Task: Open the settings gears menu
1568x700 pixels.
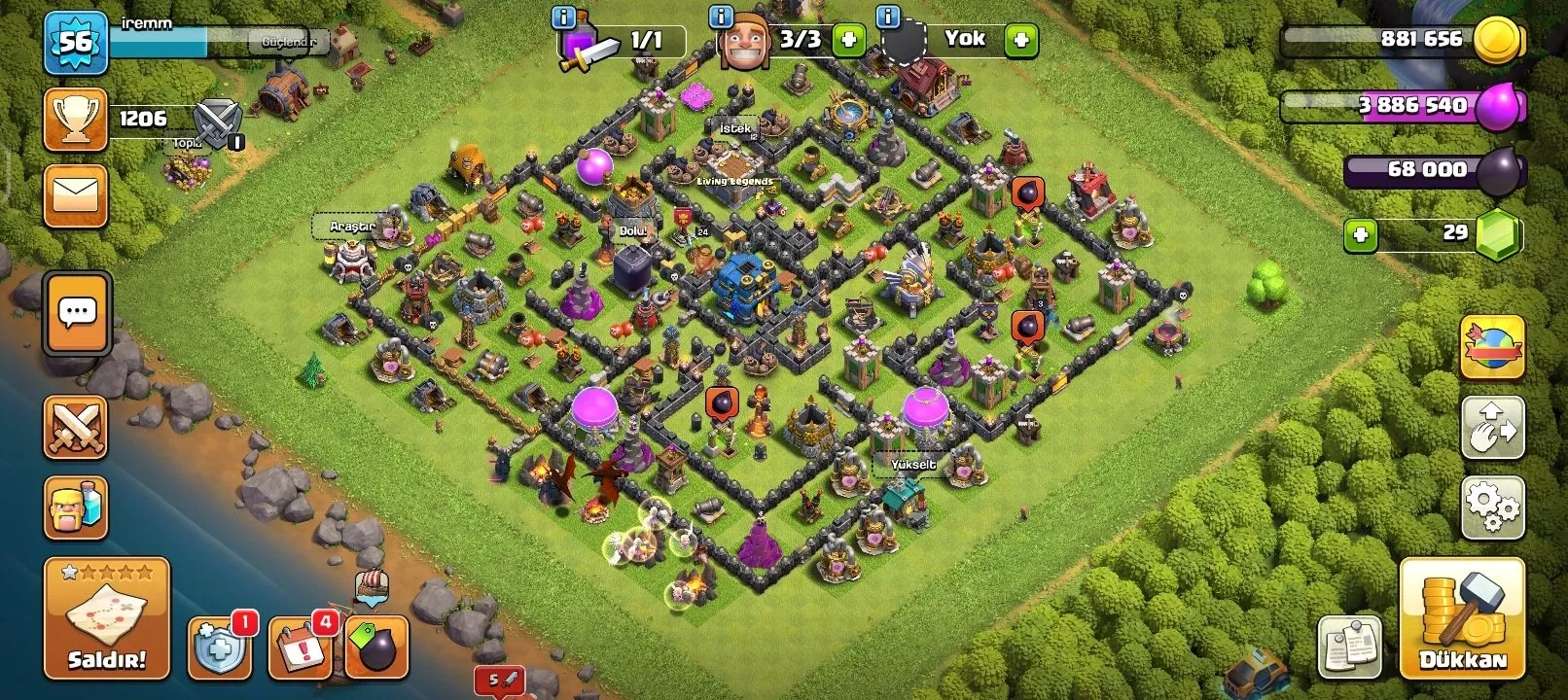Action: coord(1492,507)
